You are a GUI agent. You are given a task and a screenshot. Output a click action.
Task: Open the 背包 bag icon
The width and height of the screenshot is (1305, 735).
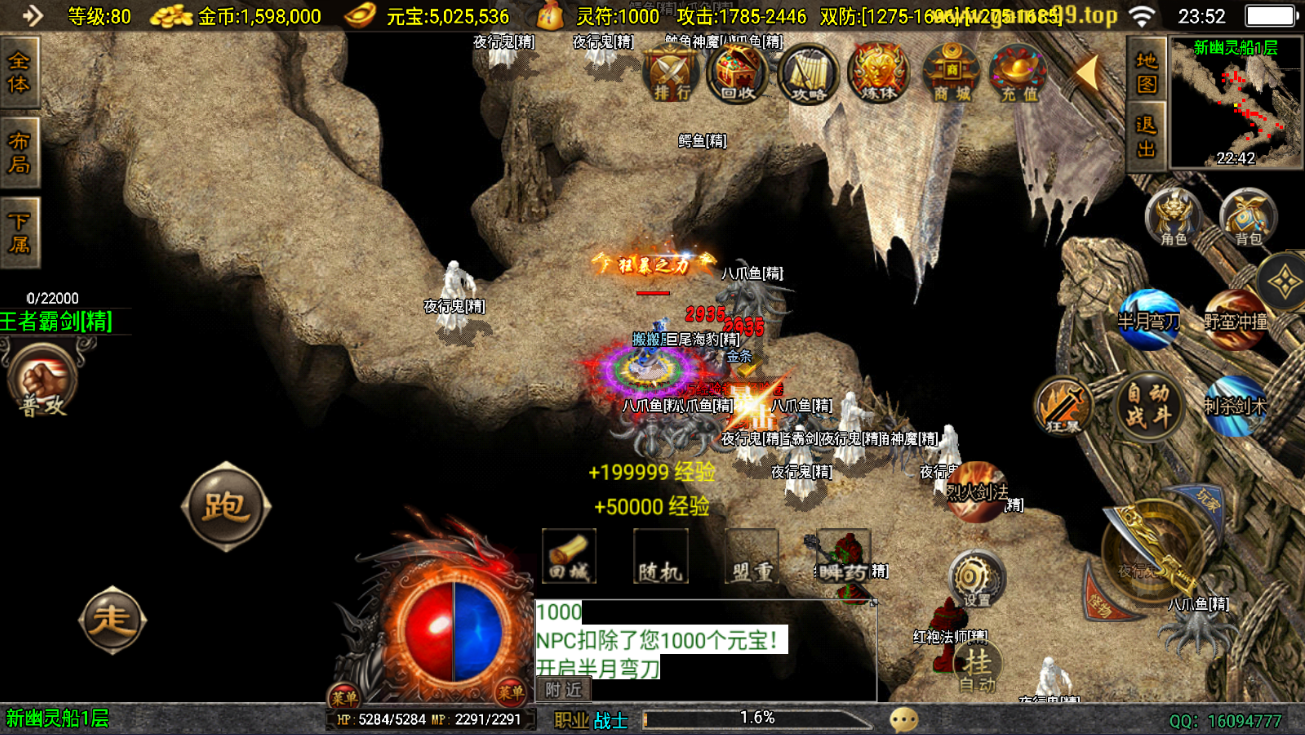click(1248, 216)
